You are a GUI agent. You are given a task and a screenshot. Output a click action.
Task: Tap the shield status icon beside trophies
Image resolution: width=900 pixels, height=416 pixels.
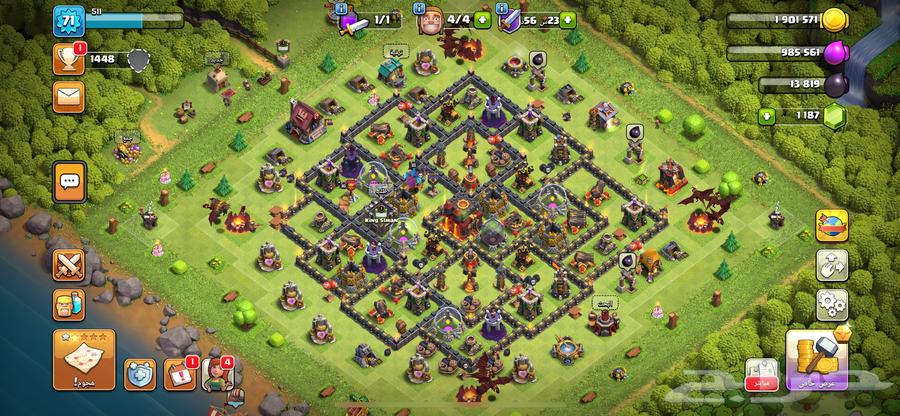pyautogui.click(x=138, y=60)
